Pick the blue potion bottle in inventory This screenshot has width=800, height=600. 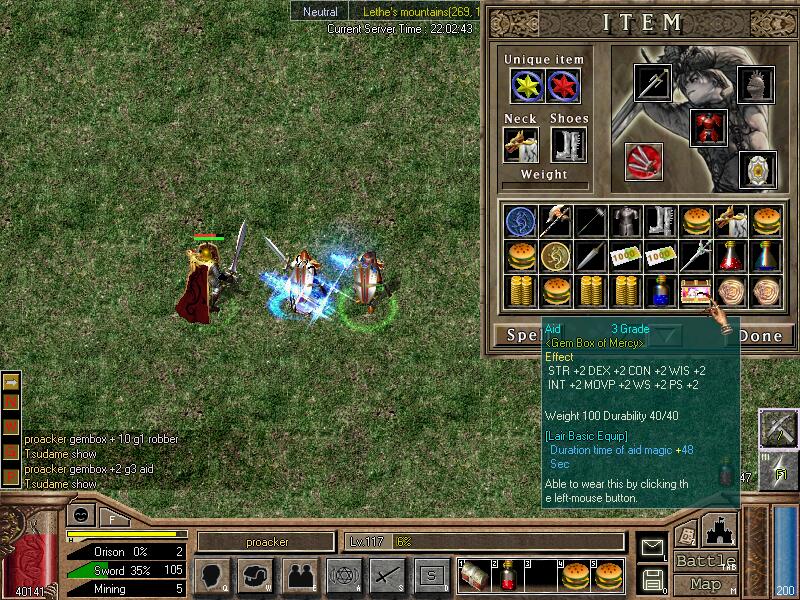(x=660, y=292)
